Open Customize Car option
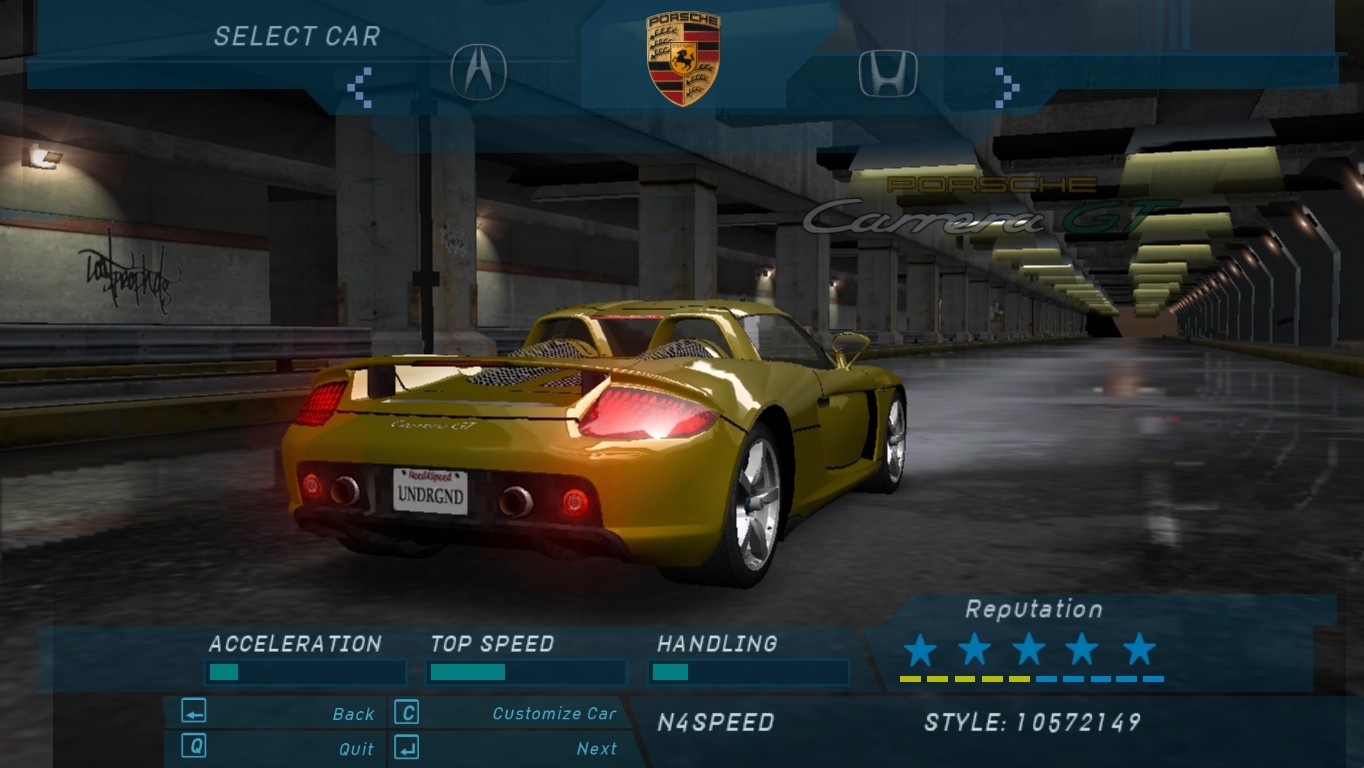Image resolution: width=1364 pixels, height=768 pixels. [554, 714]
